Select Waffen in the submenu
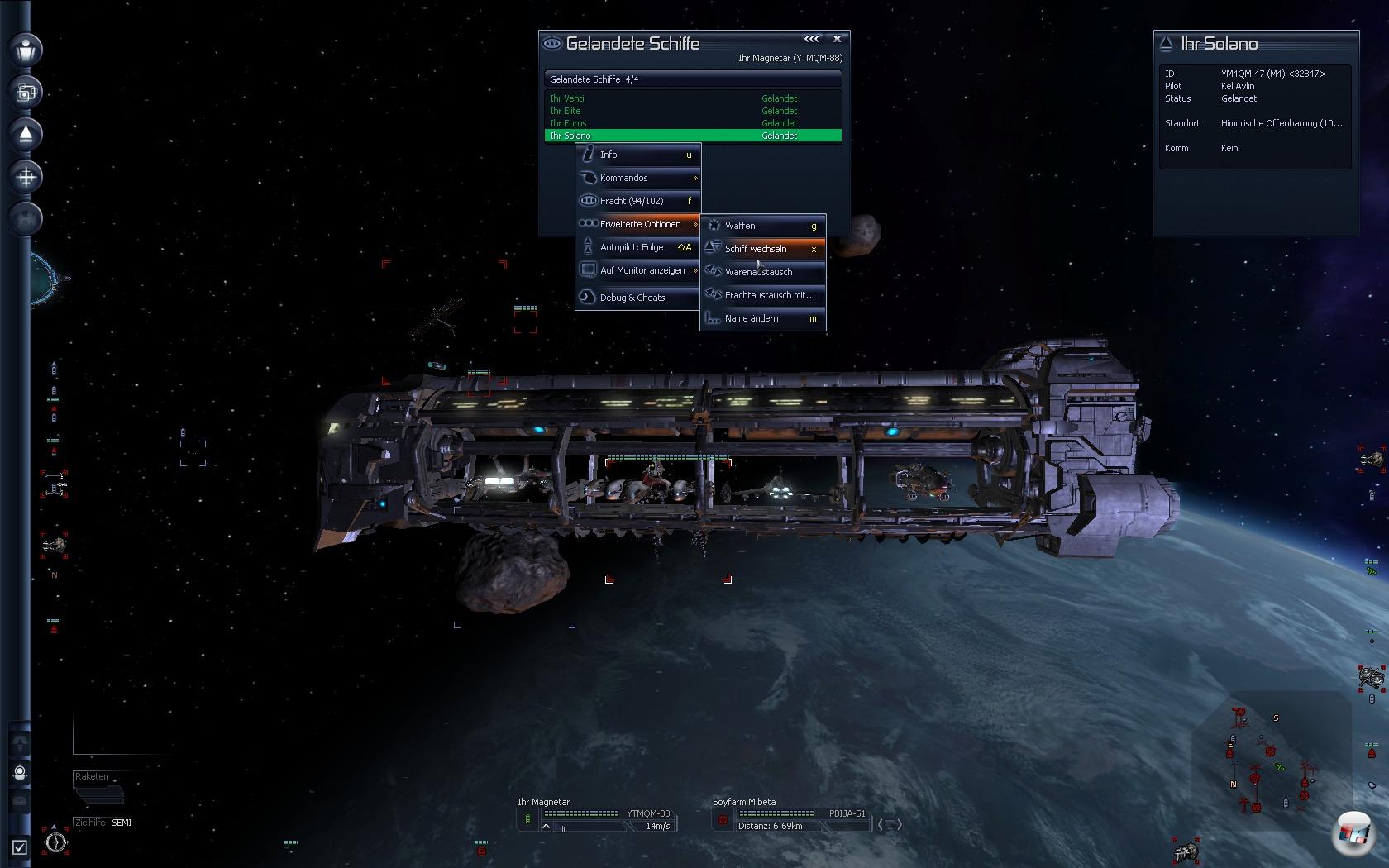Image resolution: width=1389 pixels, height=868 pixels. click(762, 226)
